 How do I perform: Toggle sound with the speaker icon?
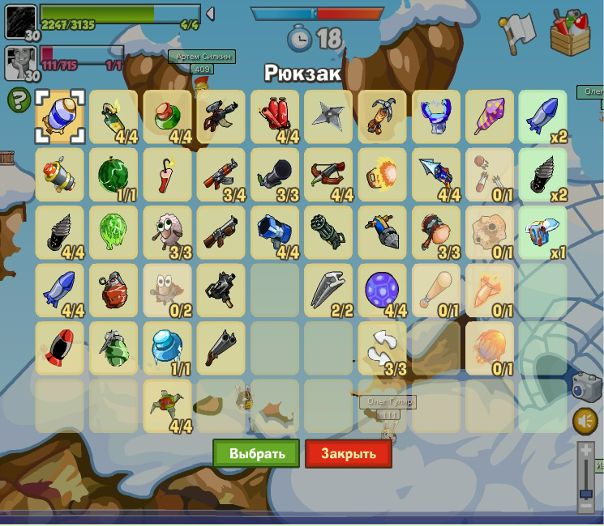point(585,421)
